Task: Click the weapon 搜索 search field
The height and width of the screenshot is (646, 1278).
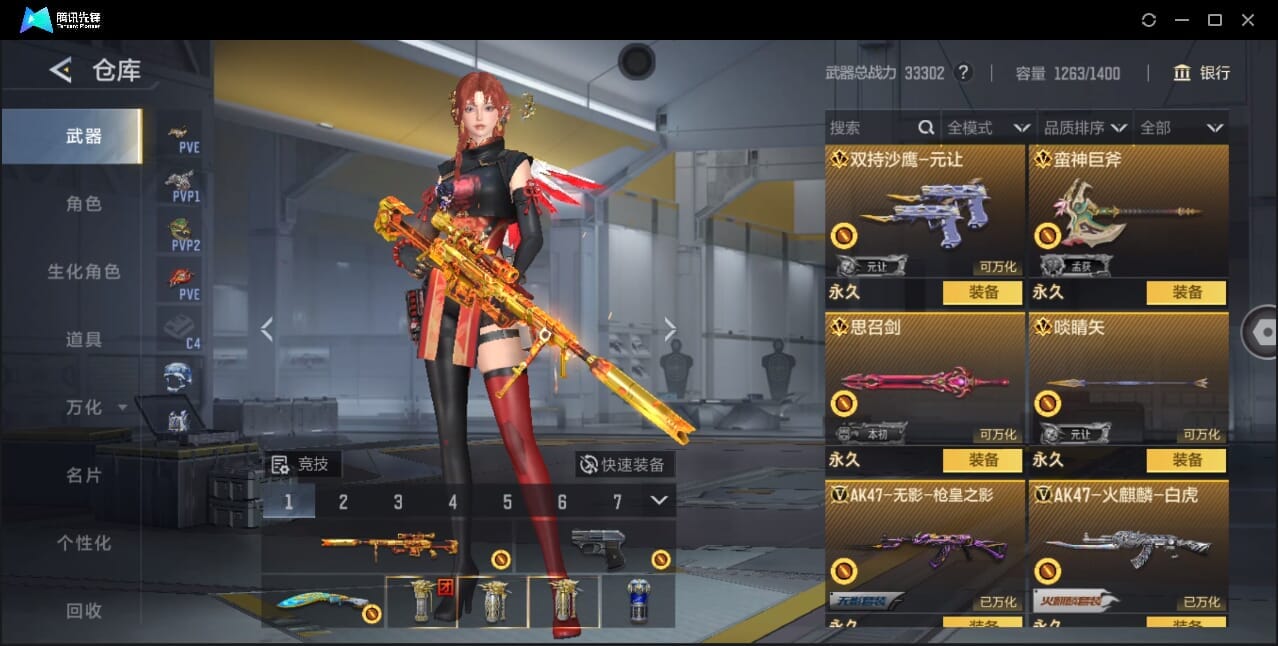Action: 870,128
